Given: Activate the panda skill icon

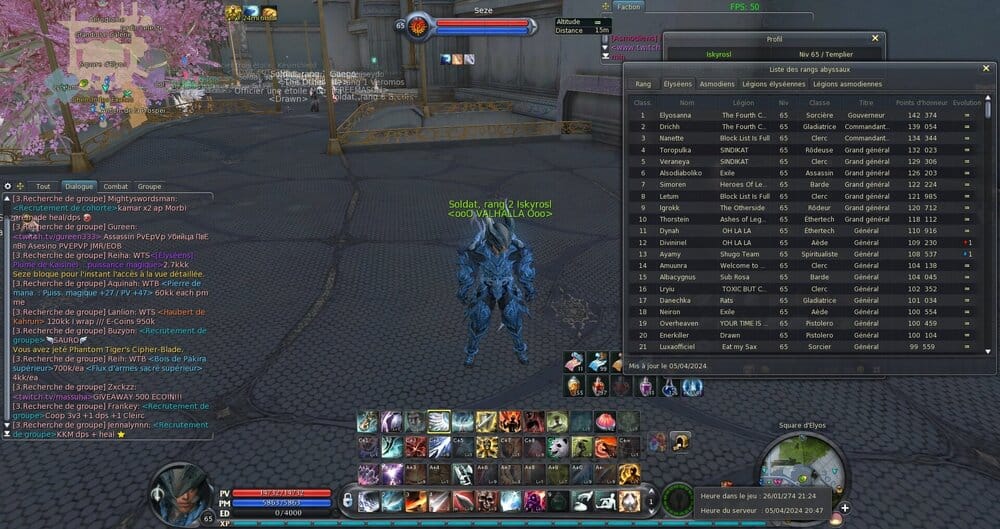Looking at the screenshot, I should [559, 446].
